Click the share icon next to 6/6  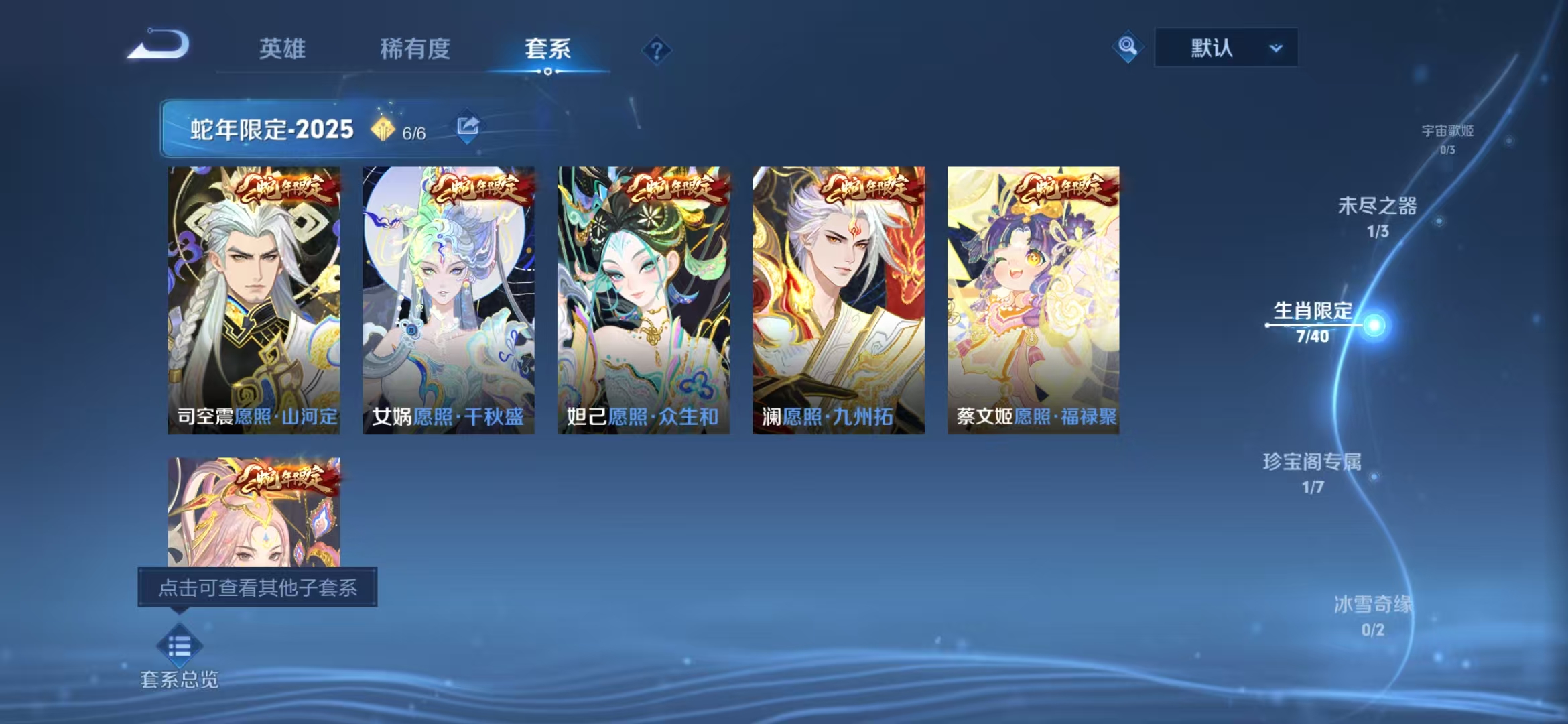(468, 125)
